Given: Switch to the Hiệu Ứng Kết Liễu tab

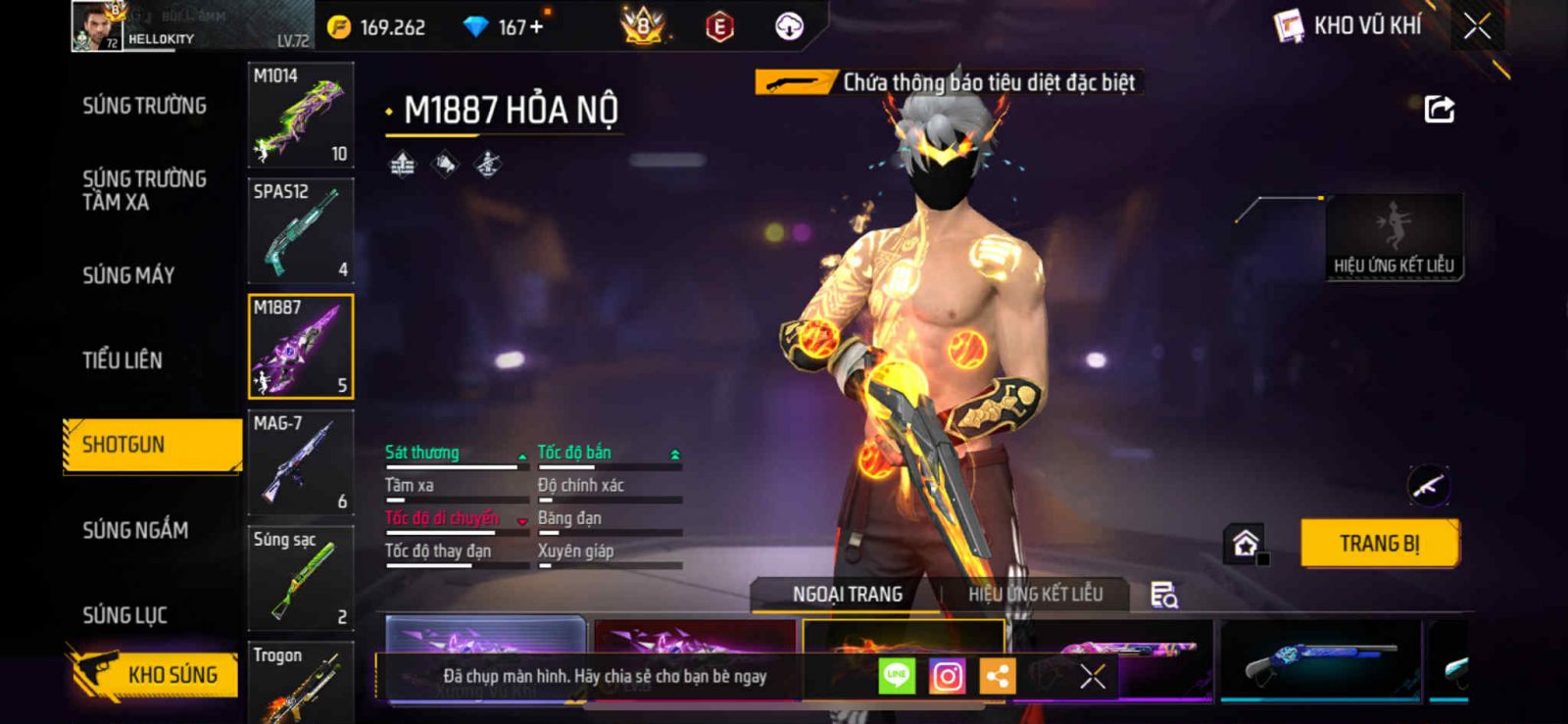Looking at the screenshot, I should (x=1035, y=595).
